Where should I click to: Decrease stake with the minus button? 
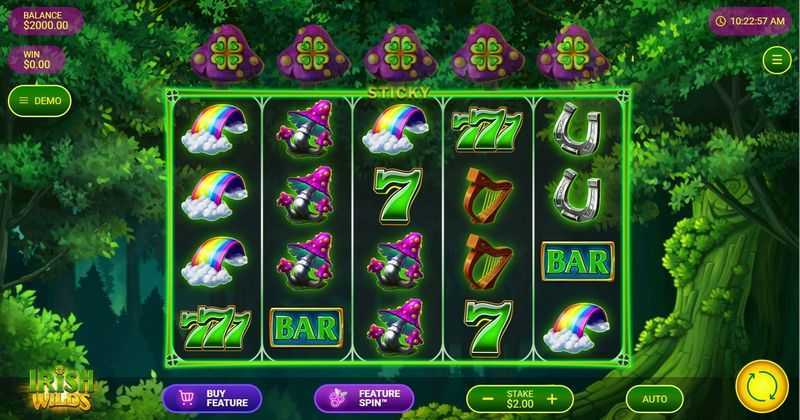[487, 399]
